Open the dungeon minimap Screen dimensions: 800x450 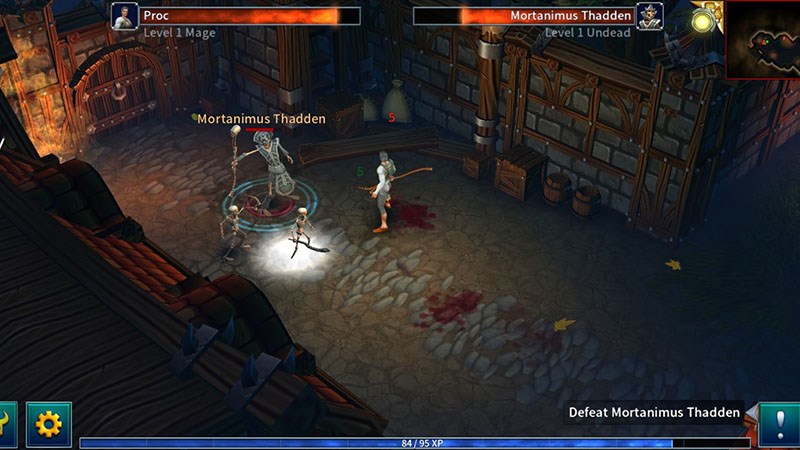click(x=762, y=40)
